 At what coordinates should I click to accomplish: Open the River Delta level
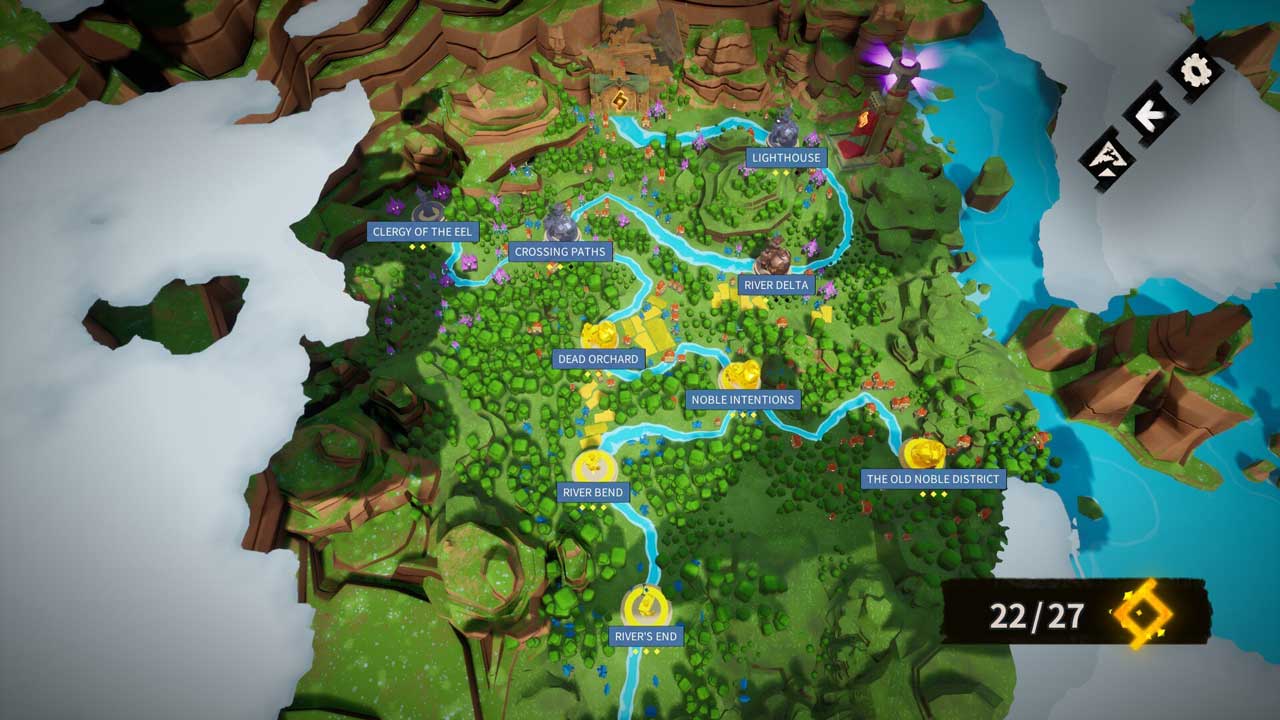(776, 285)
